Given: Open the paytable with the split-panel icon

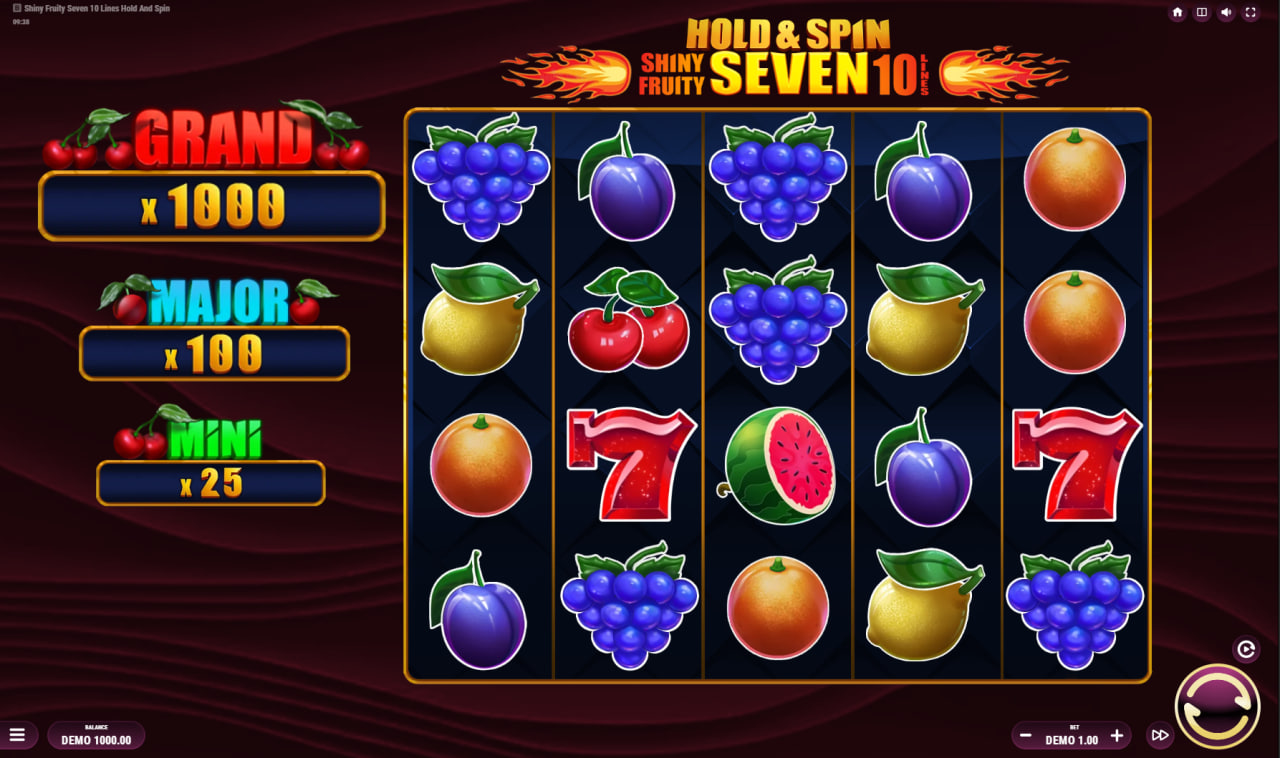Looking at the screenshot, I should [x=1202, y=12].
